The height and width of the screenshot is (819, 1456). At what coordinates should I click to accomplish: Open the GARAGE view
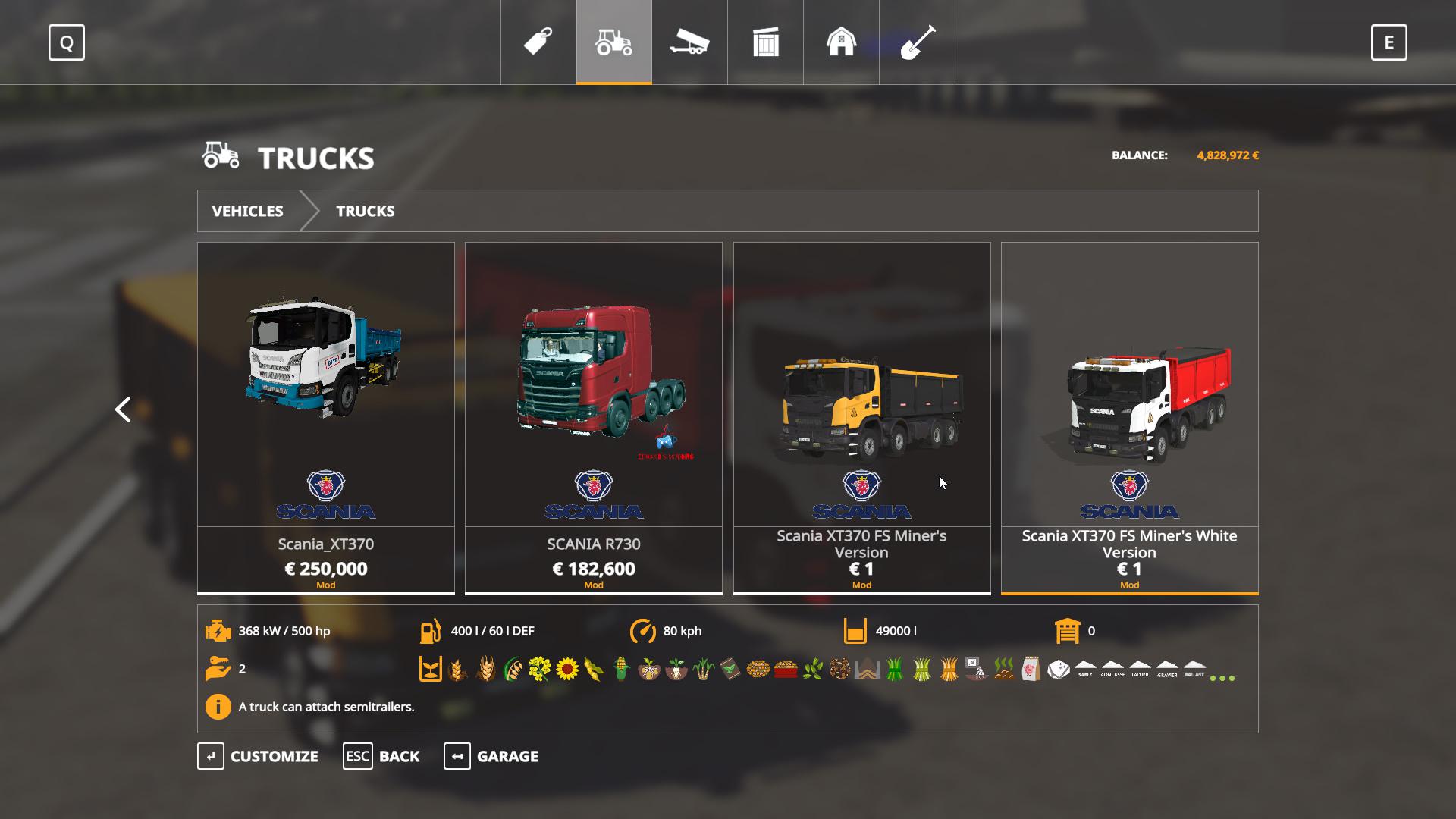click(x=491, y=756)
